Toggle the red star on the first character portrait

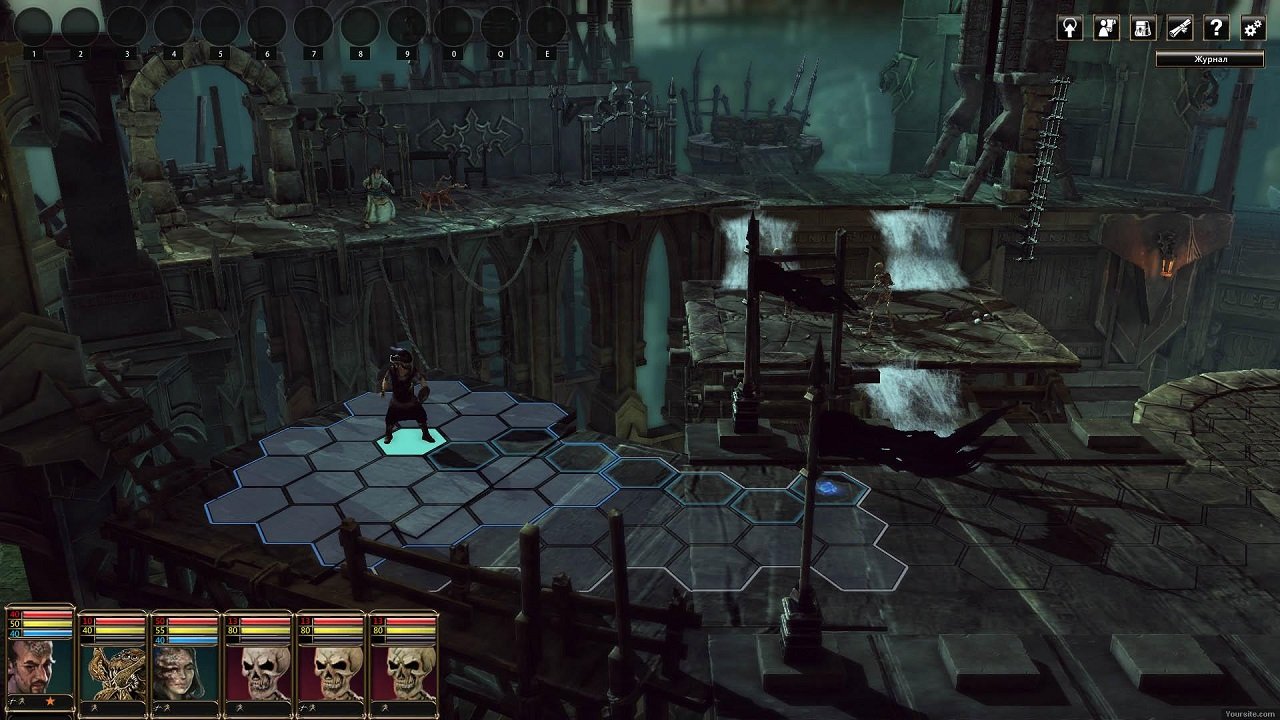click(49, 701)
